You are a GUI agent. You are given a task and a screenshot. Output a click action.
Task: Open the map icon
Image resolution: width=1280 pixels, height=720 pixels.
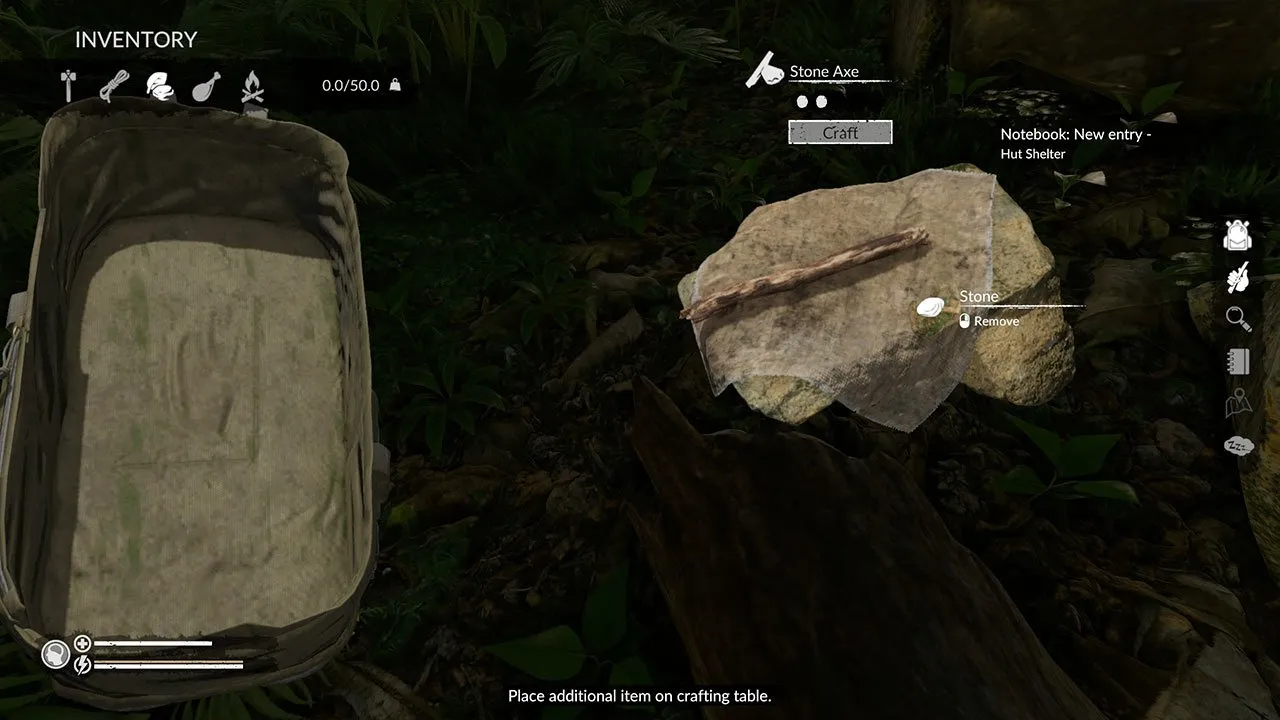pyautogui.click(x=1239, y=403)
